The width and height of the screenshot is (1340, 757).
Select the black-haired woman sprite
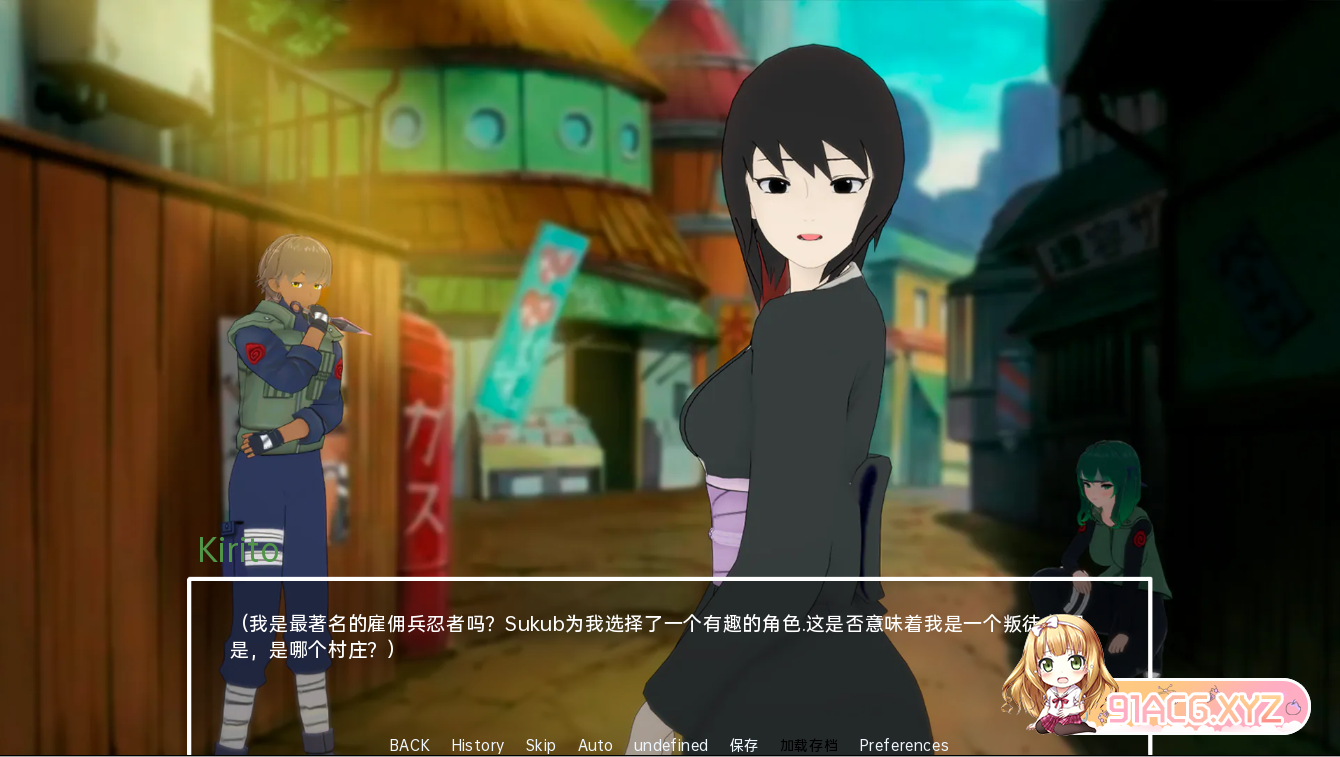(x=800, y=300)
